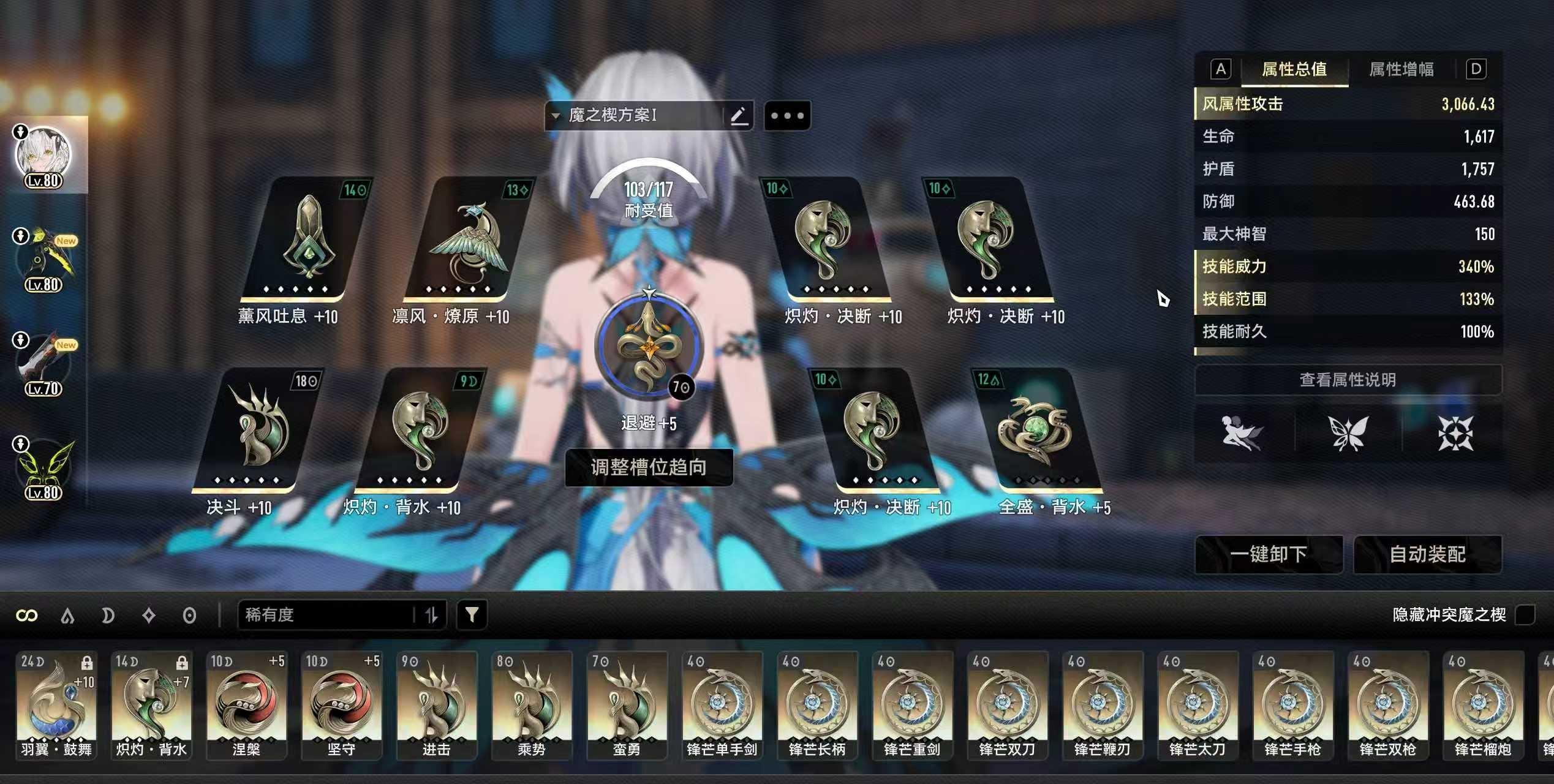This screenshot has width=1554, height=784.
Task: Show all wedges with the infinity filter
Action: (x=27, y=615)
